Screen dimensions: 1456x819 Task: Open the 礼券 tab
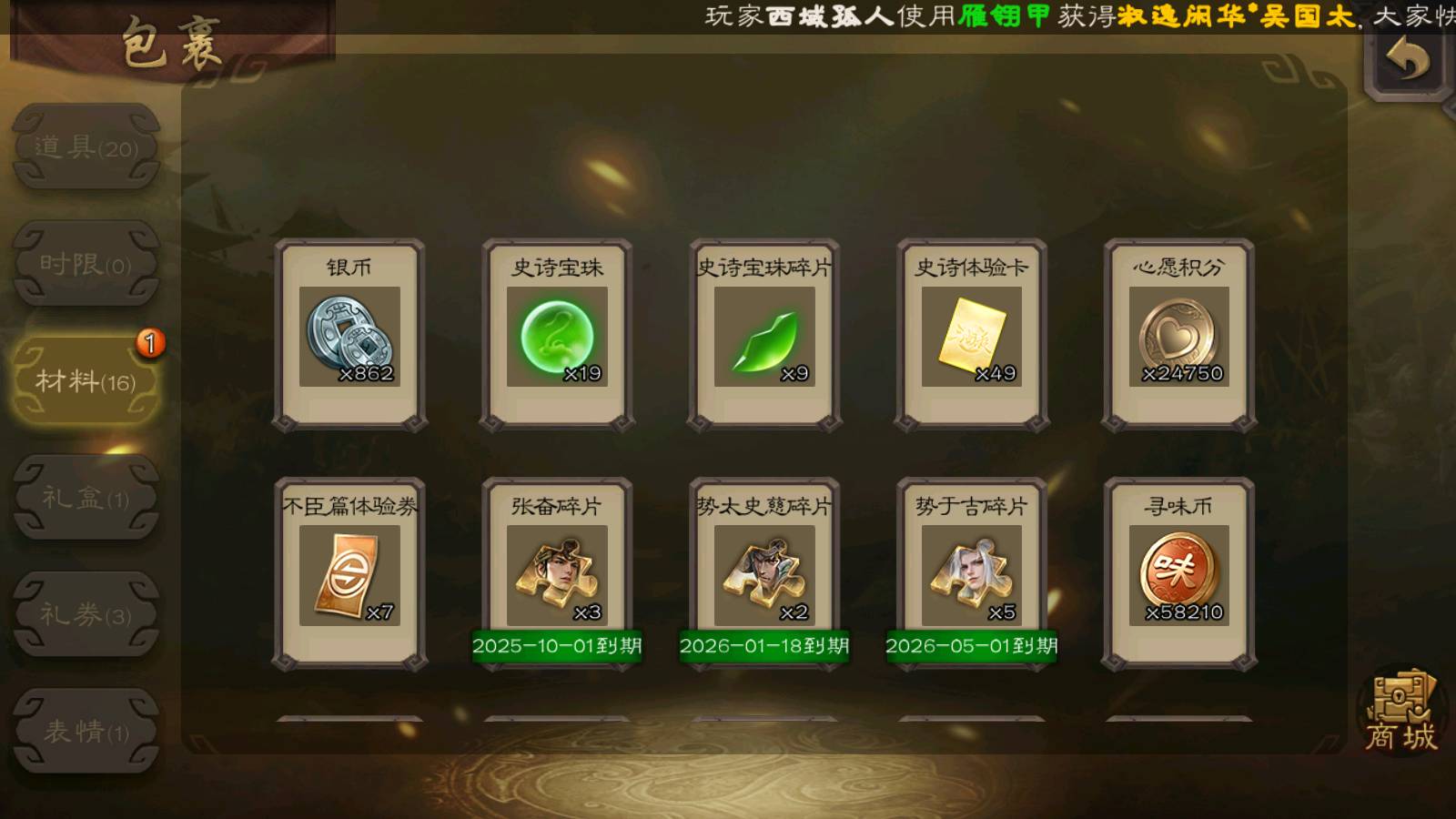pyautogui.click(x=86, y=614)
